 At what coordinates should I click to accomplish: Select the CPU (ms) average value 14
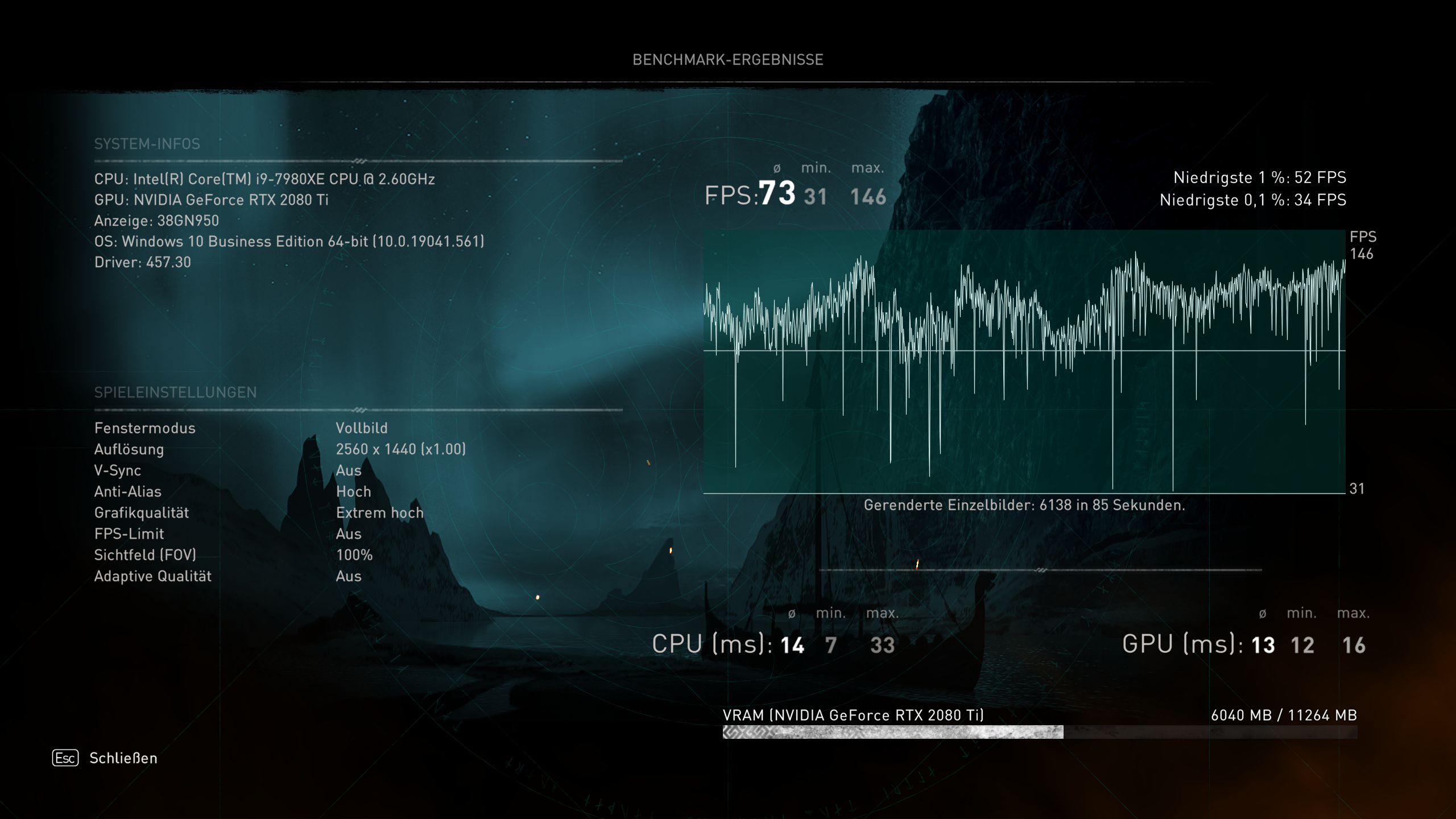pyautogui.click(x=793, y=644)
